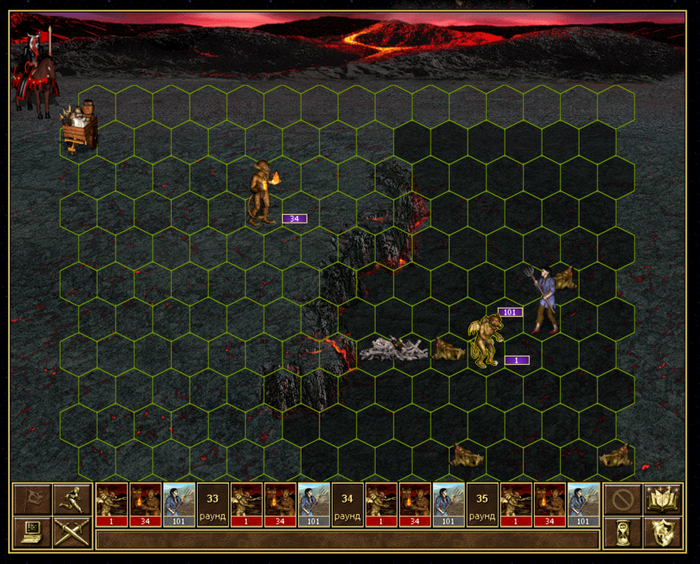This screenshot has width=700, height=564.
Task: Choose the hourglass wait button
Action: (x=622, y=532)
